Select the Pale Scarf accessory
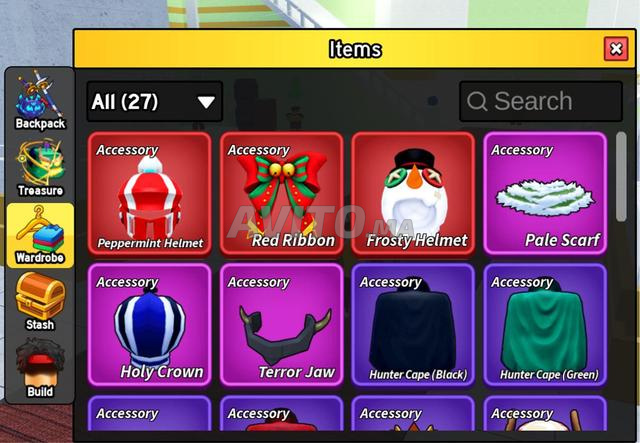Image resolution: width=640 pixels, height=443 pixels. tap(544, 194)
